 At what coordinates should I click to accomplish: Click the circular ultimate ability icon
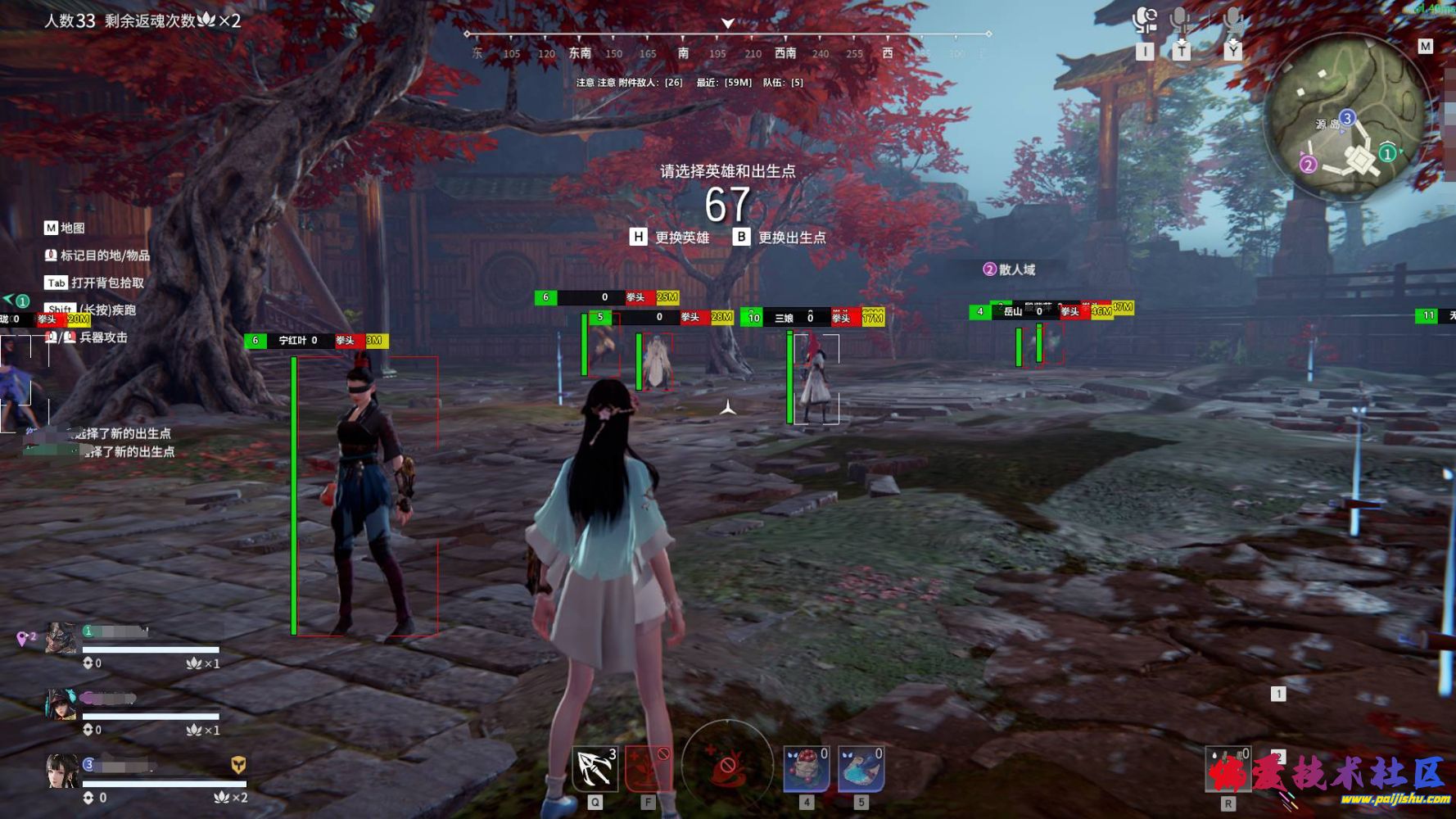(x=727, y=766)
